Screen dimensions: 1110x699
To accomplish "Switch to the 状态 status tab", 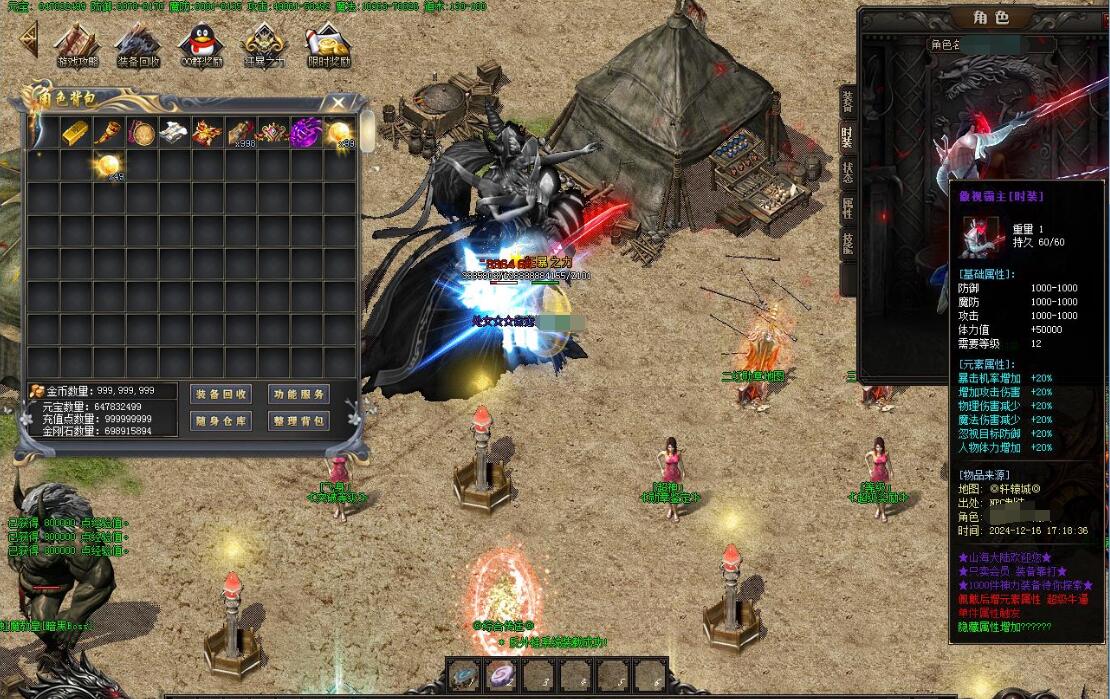I will (x=847, y=173).
